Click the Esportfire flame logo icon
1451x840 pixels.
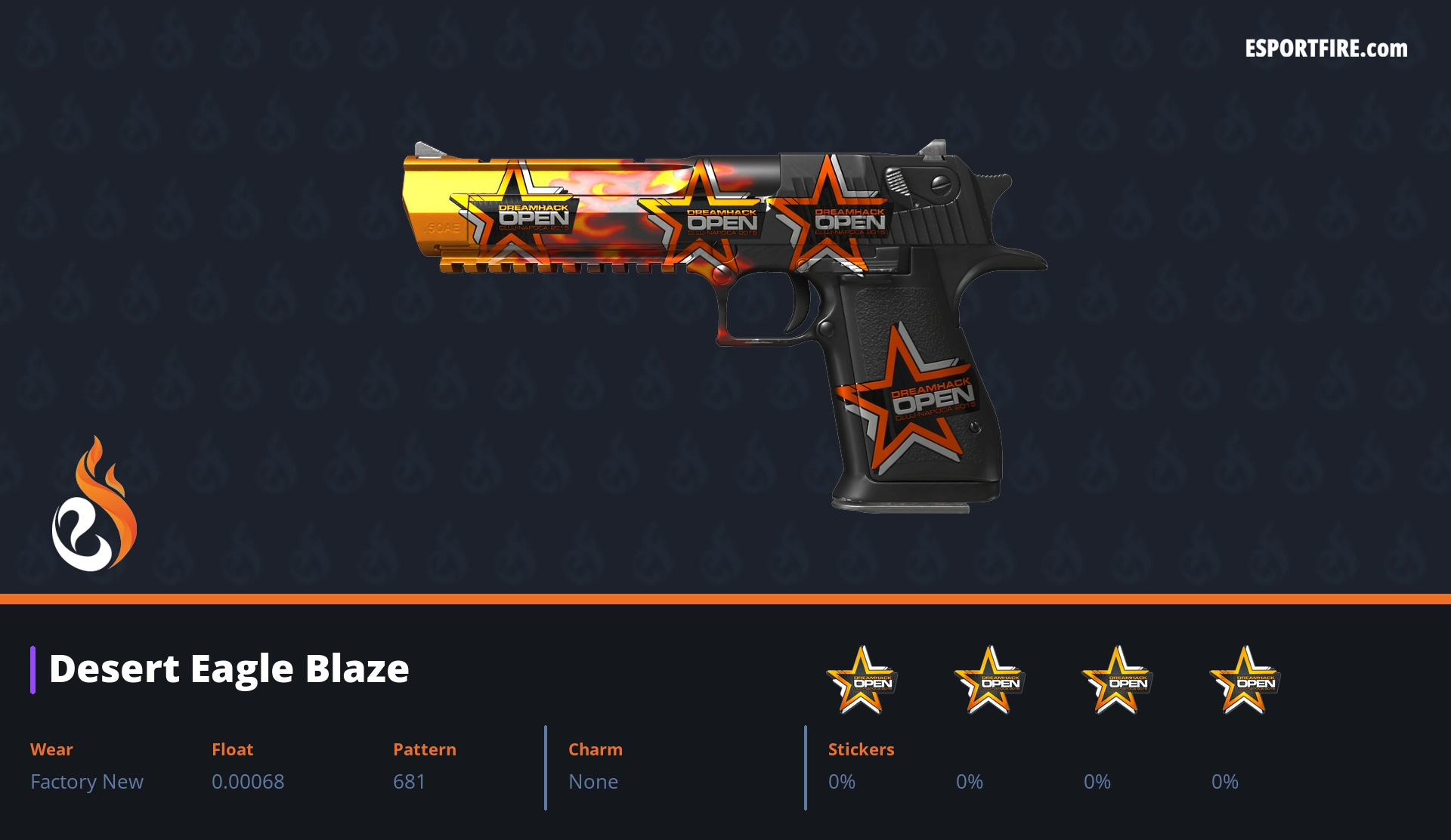pos(94,505)
